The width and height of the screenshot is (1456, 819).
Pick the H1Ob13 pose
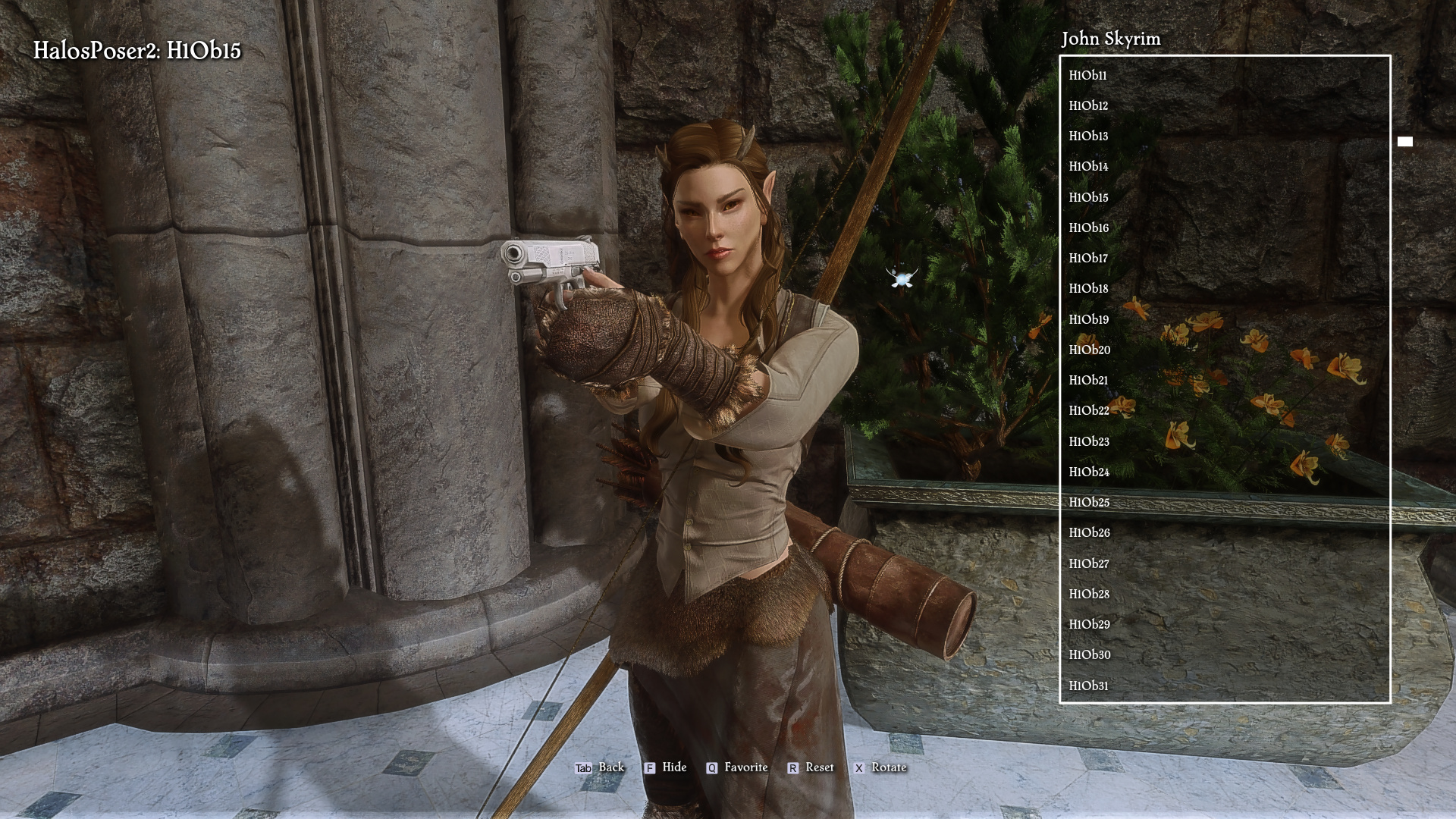point(1088,136)
